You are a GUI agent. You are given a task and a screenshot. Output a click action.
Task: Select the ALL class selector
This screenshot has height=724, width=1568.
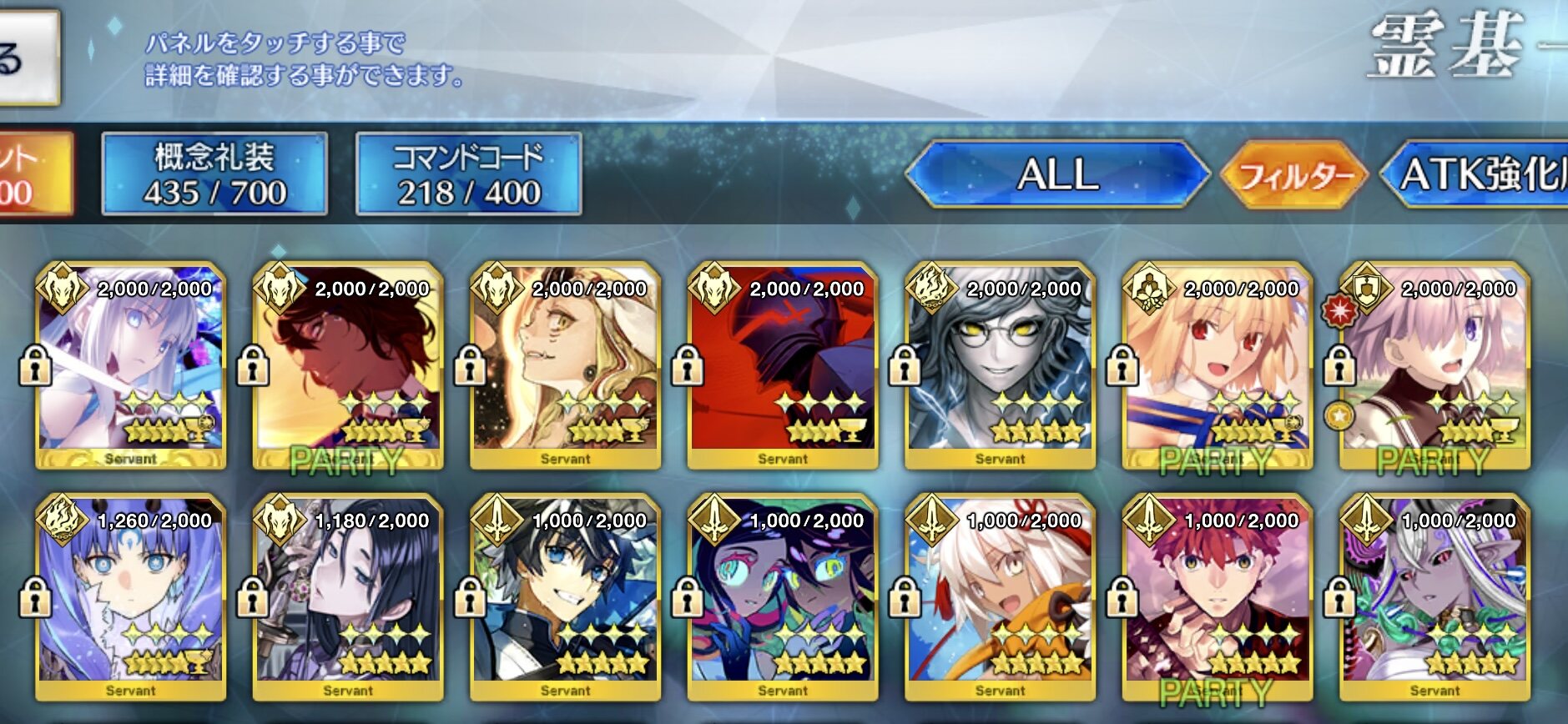[1057, 174]
